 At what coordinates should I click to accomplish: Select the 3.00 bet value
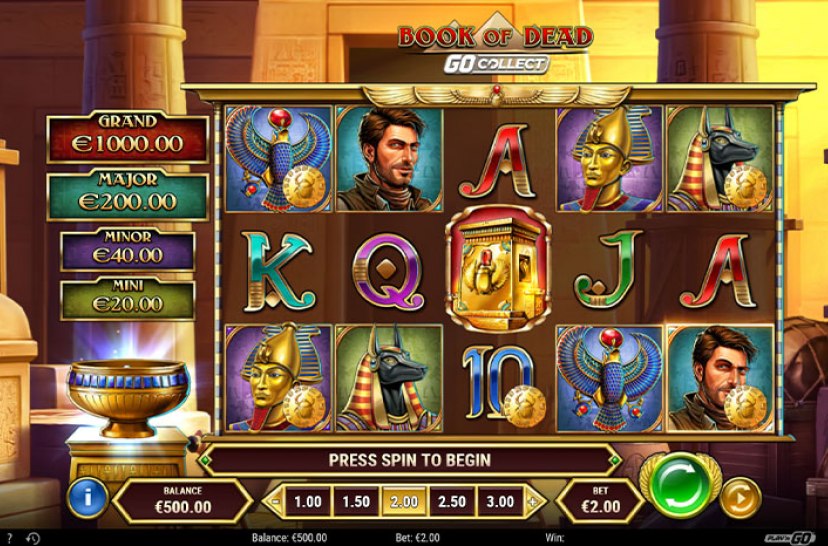(x=500, y=502)
